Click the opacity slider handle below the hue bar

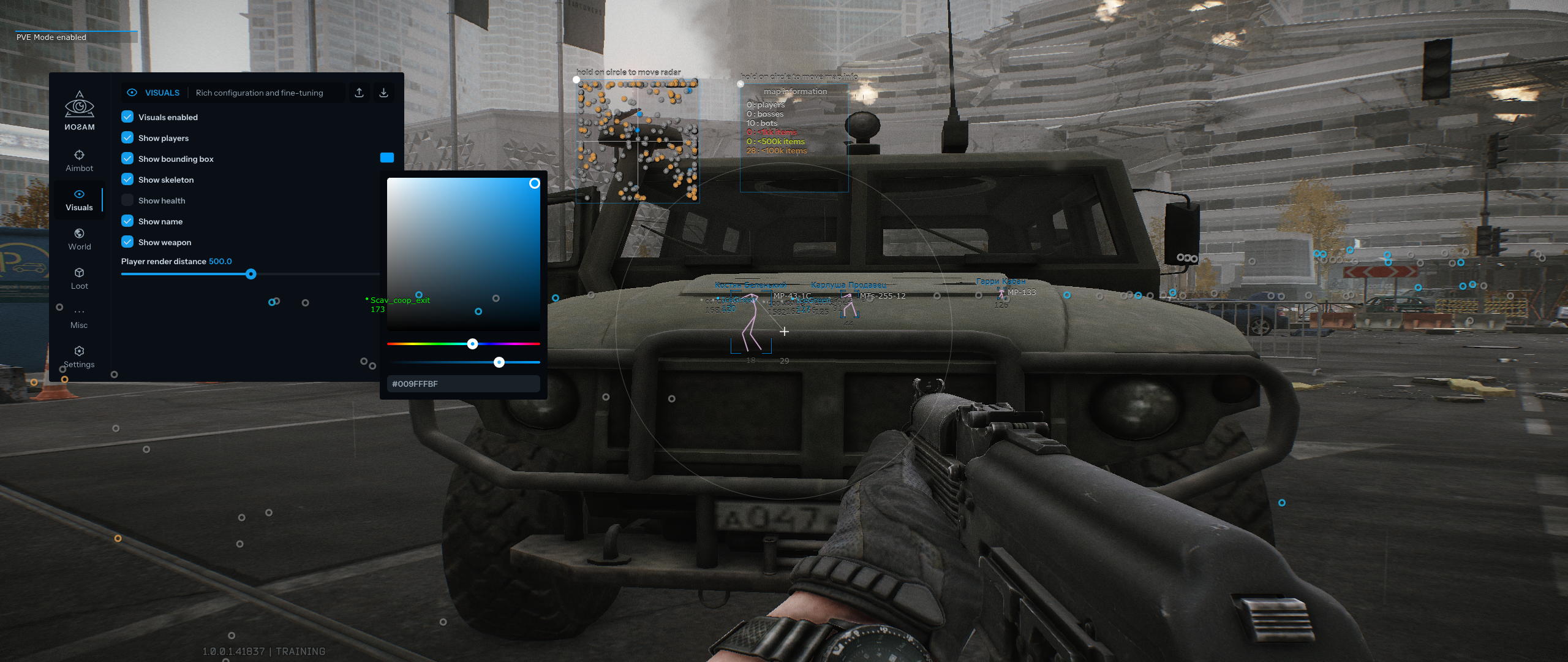(499, 362)
